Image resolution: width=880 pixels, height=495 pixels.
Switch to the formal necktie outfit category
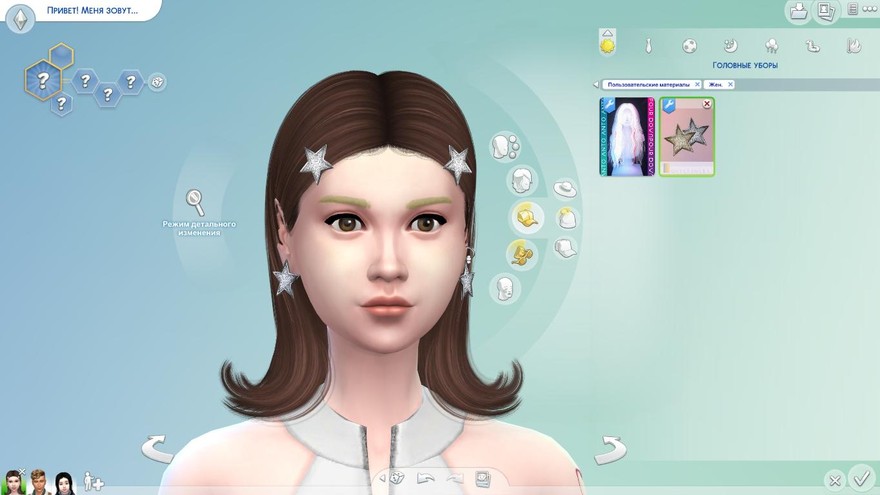pos(648,45)
